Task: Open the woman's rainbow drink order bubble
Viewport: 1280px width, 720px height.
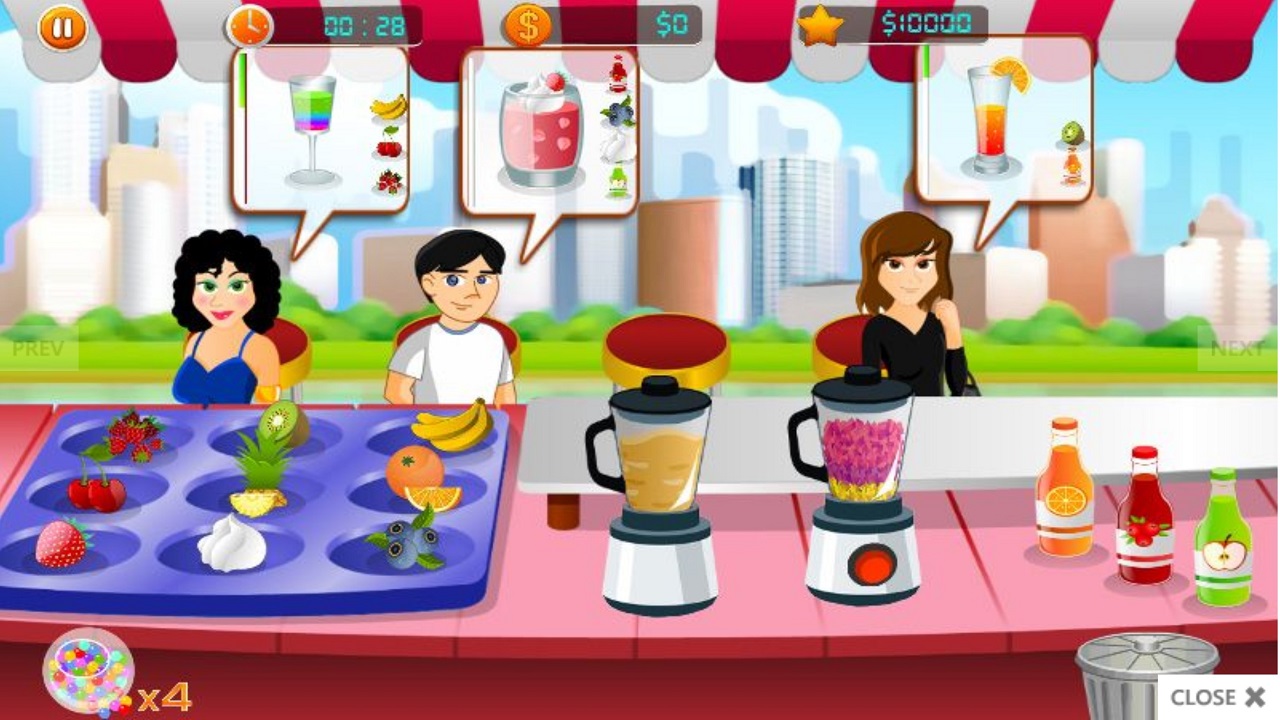Action: 315,125
